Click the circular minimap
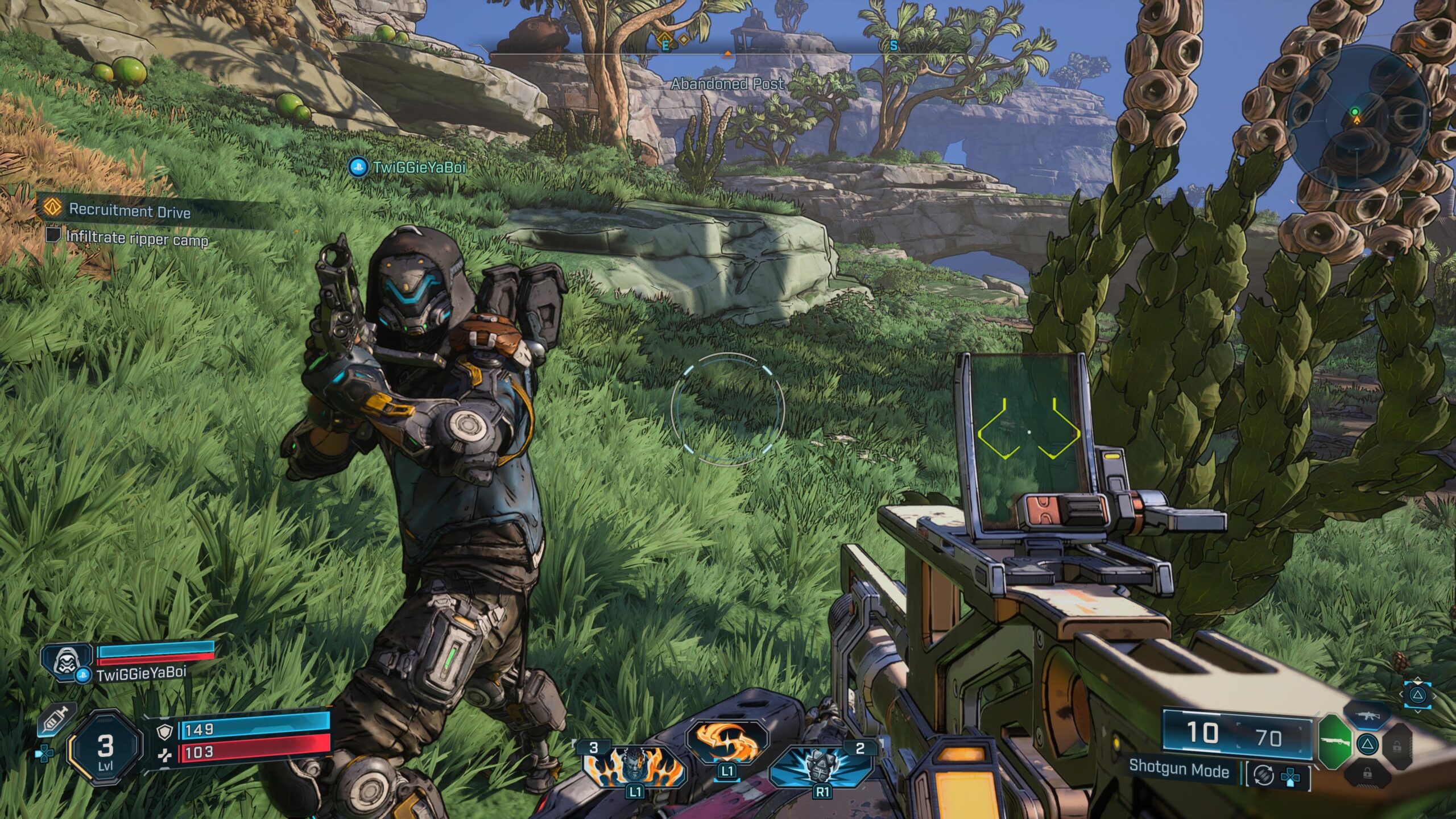The height and width of the screenshot is (819, 1456). coord(1357,117)
